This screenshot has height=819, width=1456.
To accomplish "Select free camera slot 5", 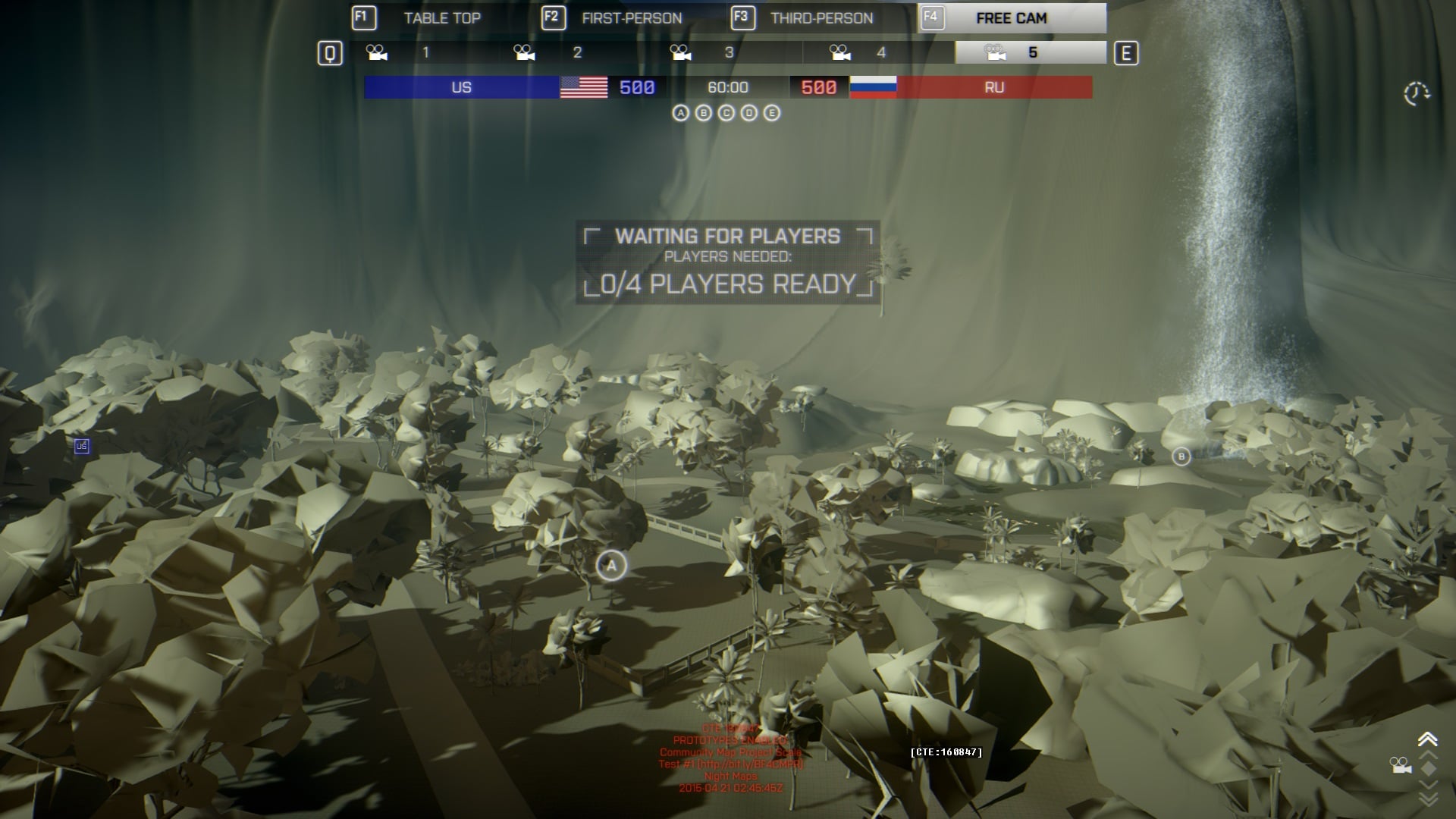I will [x=1031, y=52].
